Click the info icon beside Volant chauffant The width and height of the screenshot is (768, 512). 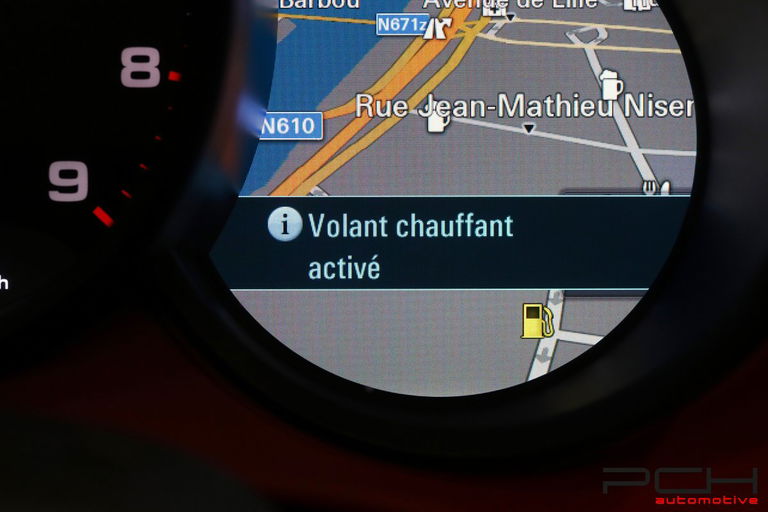click(285, 225)
